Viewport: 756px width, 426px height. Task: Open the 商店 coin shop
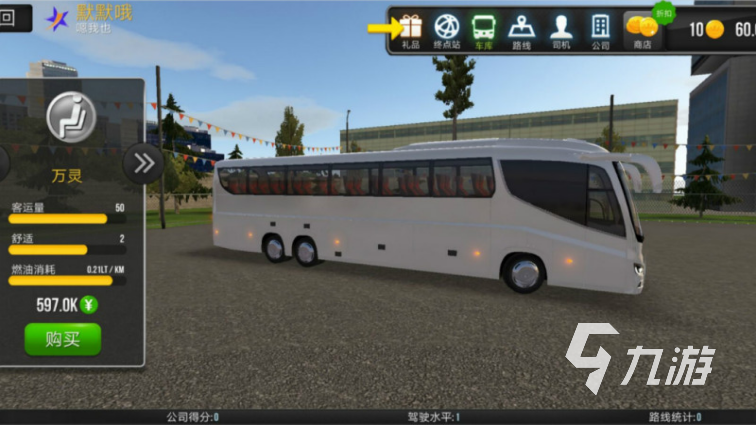(x=641, y=30)
